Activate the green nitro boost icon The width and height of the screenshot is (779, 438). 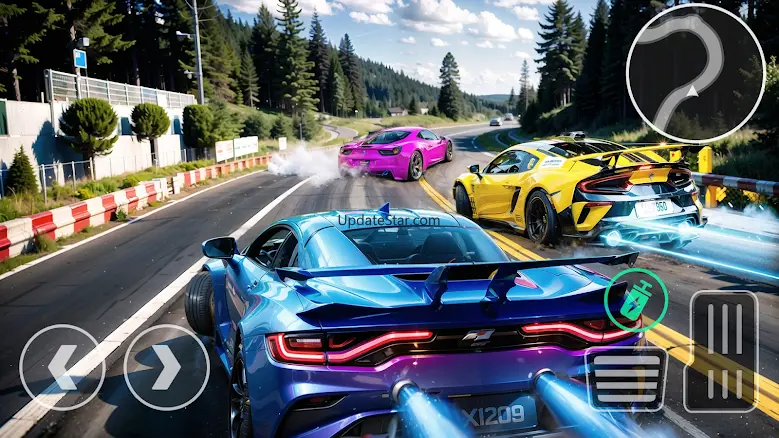tap(634, 301)
